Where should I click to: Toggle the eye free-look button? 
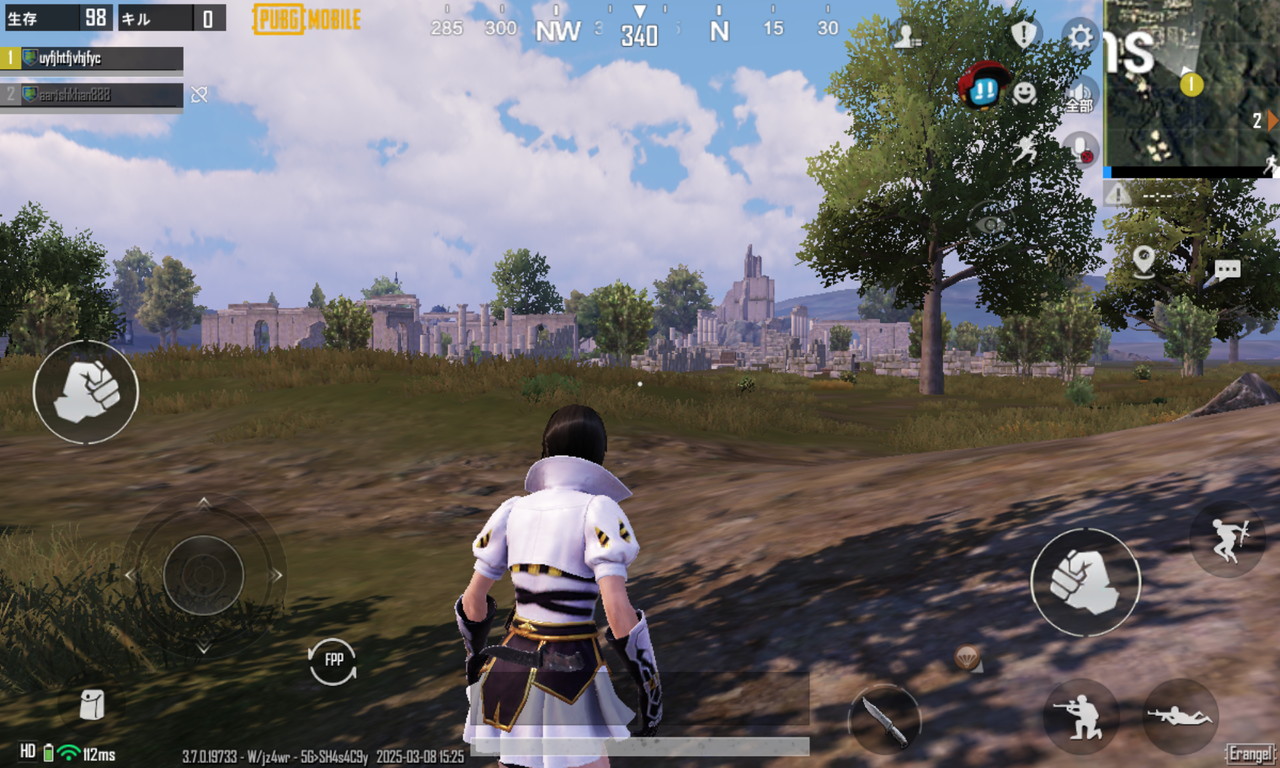coord(989,224)
